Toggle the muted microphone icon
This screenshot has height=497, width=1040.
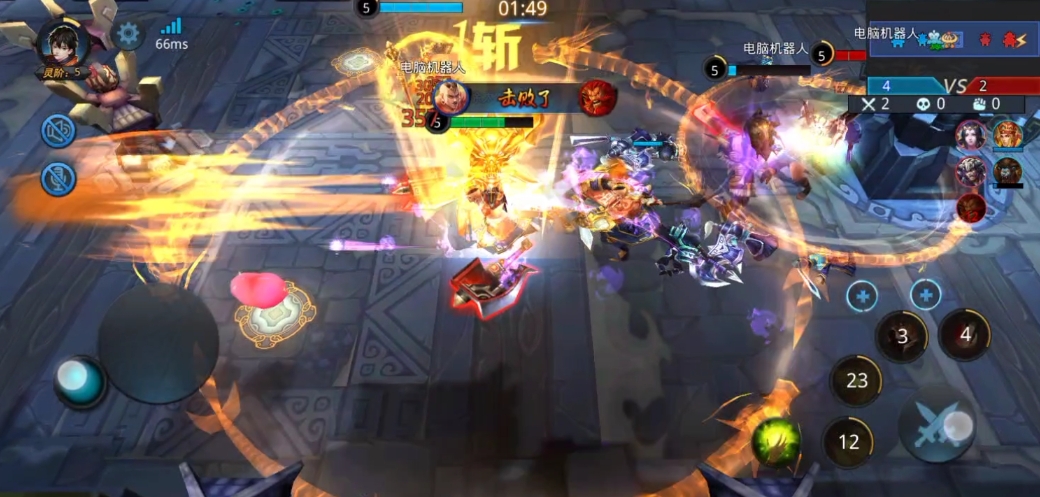pyautogui.click(x=58, y=178)
